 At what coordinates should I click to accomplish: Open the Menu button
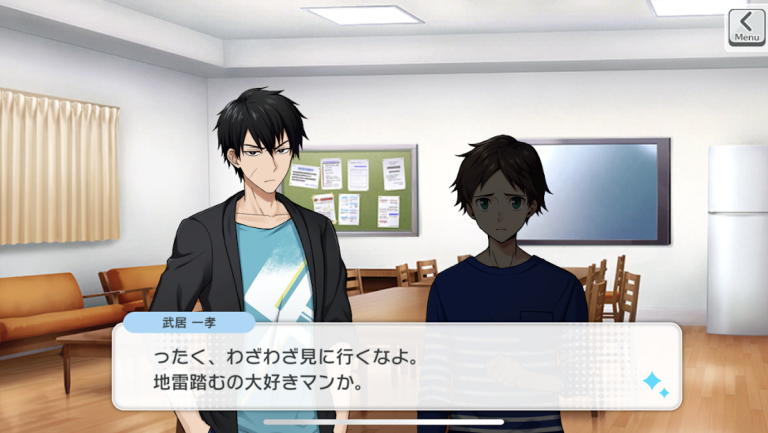coord(746,27)
